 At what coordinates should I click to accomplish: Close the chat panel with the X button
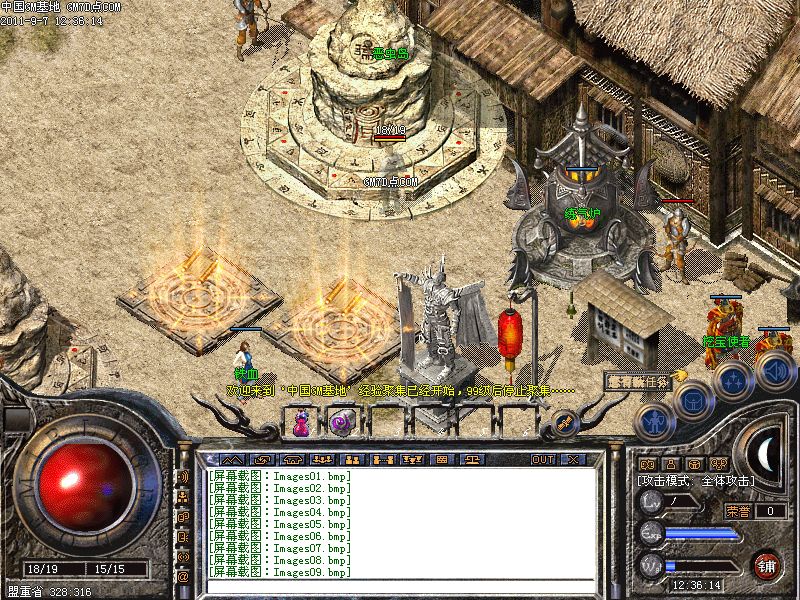[x=572, y=459]
